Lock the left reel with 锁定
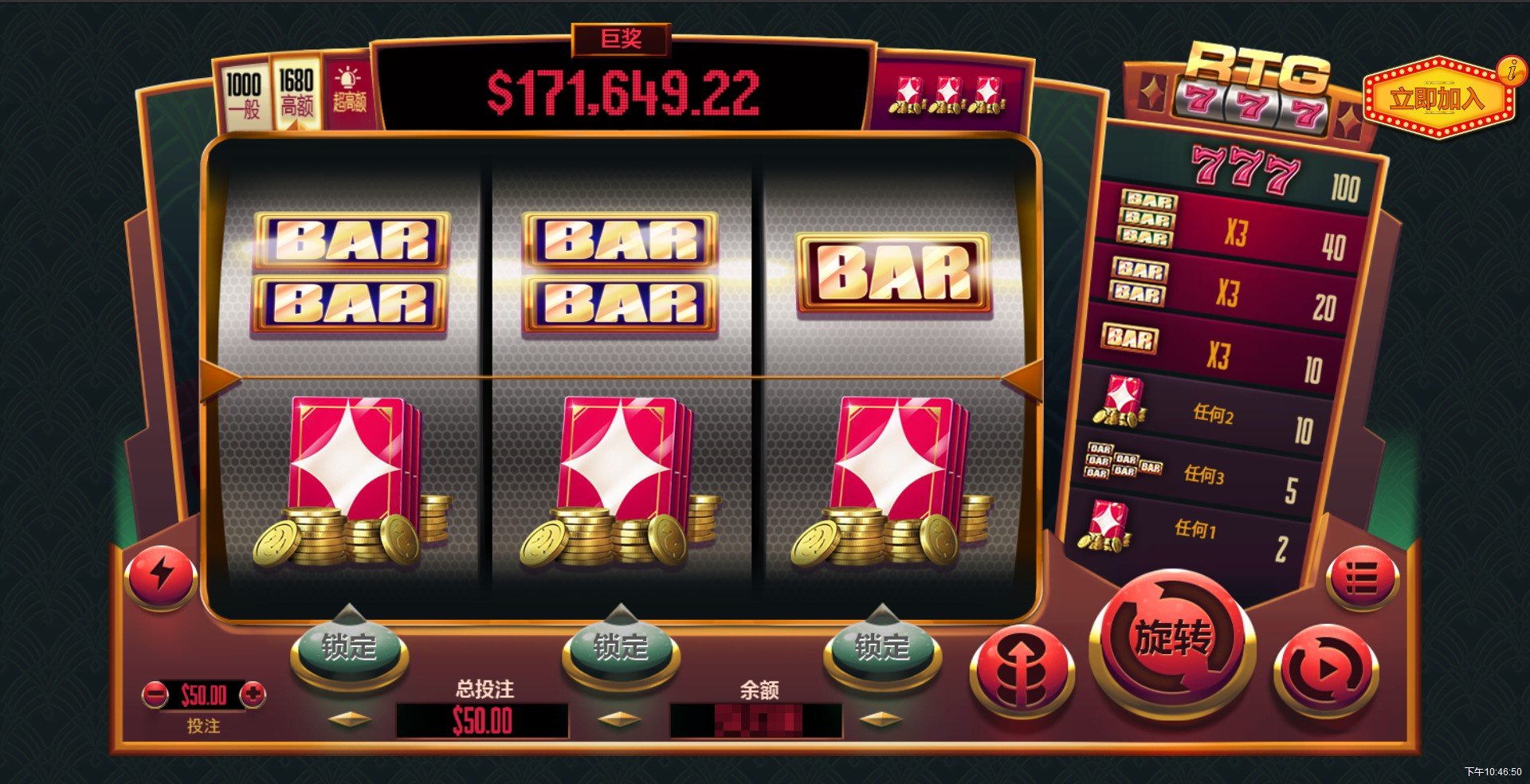This screenshot has width=1530, height=784. (x=349, y=647)
